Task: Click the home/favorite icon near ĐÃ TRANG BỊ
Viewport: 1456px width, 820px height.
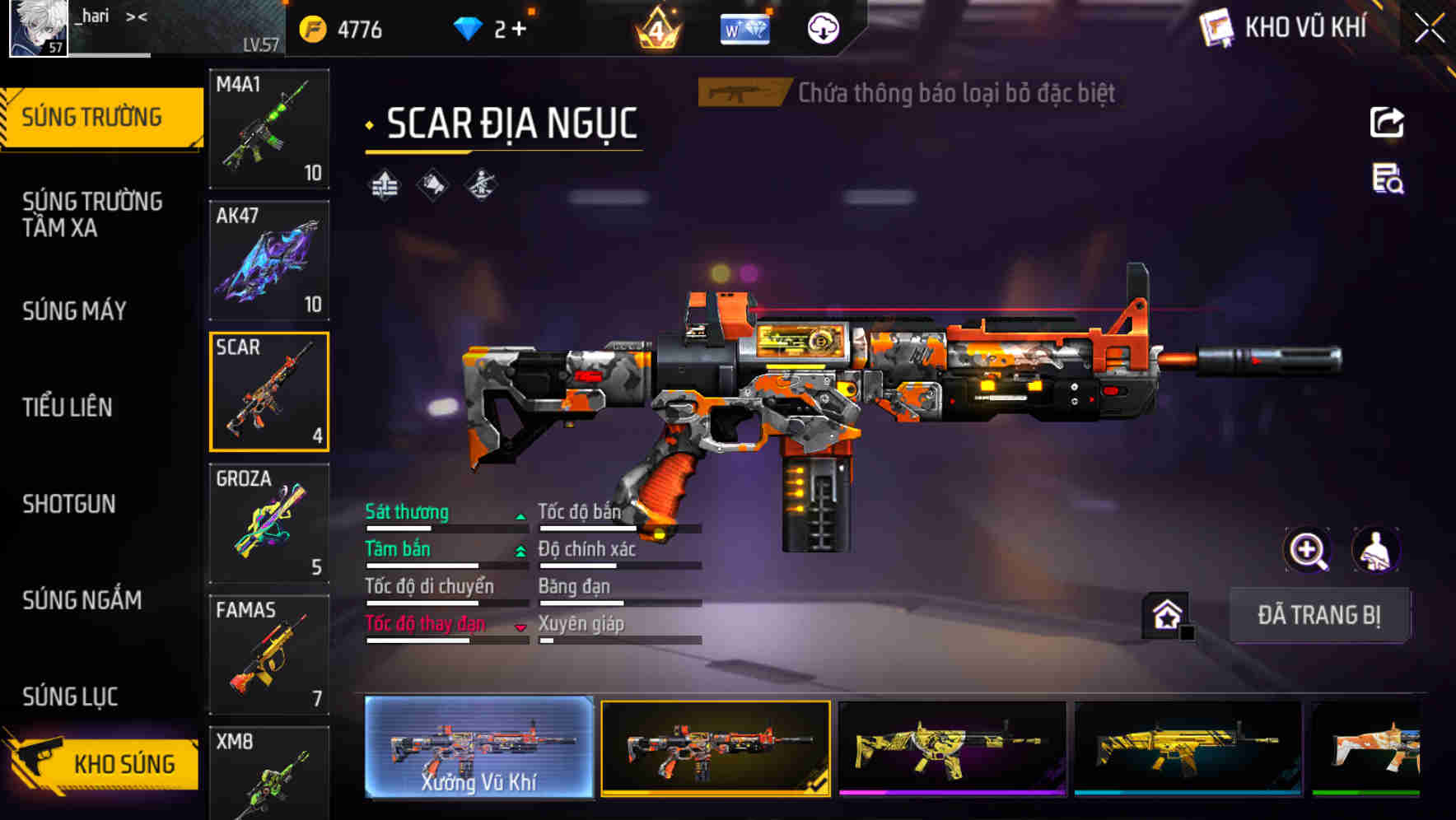Action: pyautogui.click(x=1164, y=614)
